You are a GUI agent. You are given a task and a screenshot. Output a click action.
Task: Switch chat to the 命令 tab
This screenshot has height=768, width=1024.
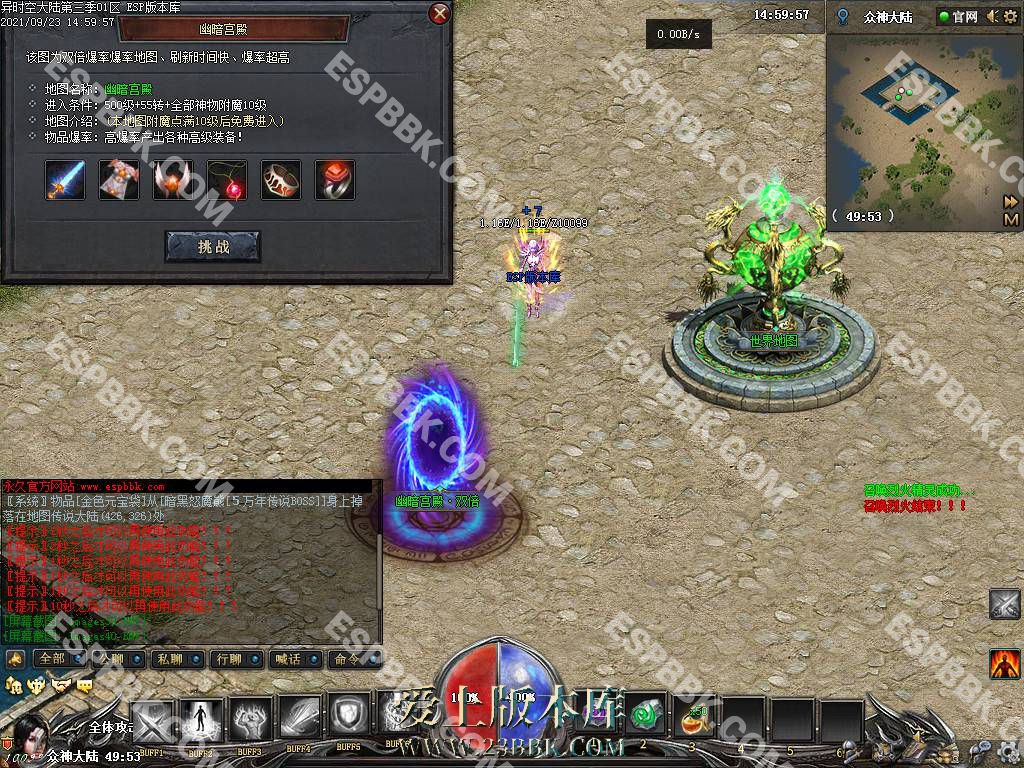347,659
